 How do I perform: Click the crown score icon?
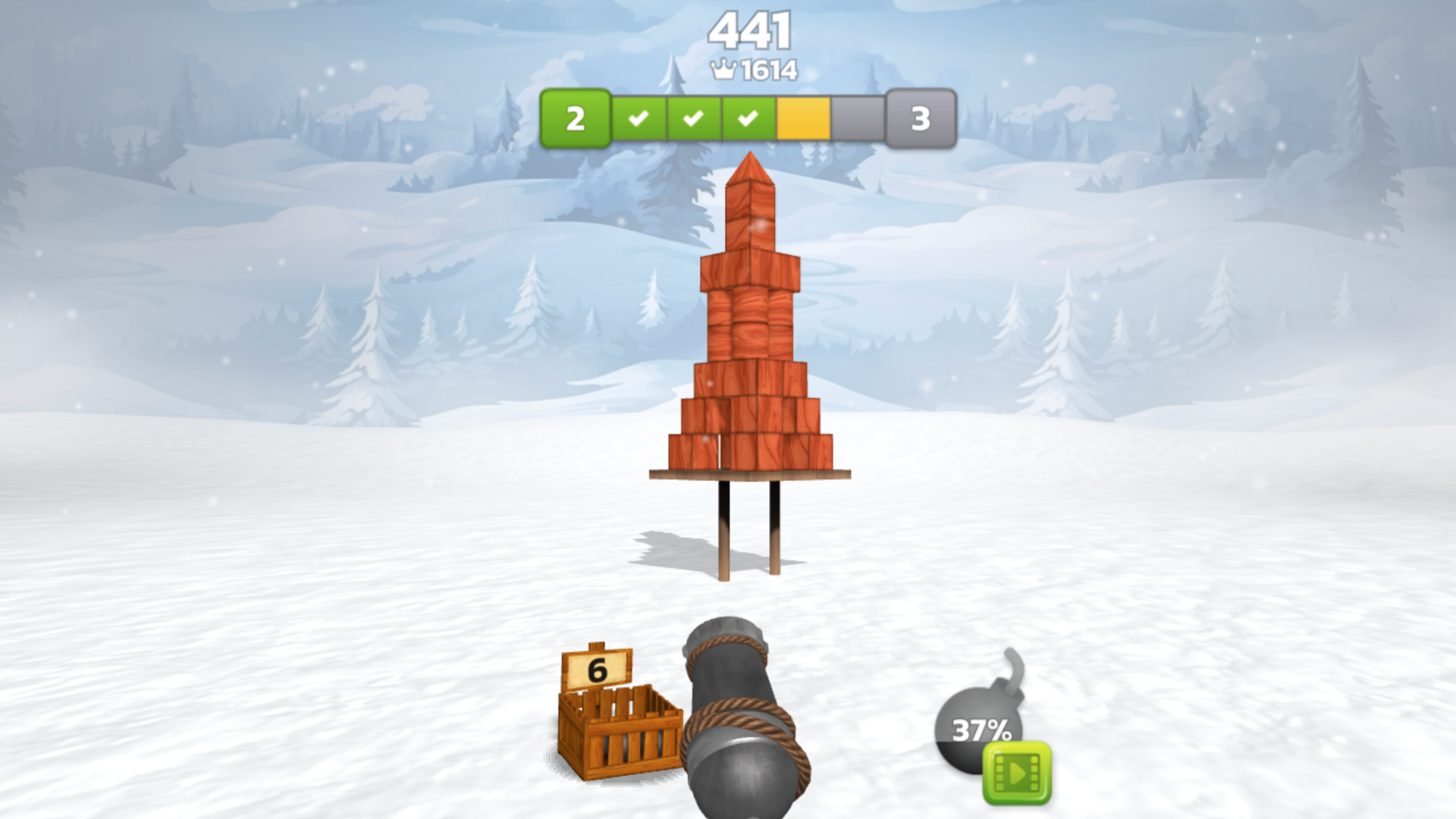point(723,68)
